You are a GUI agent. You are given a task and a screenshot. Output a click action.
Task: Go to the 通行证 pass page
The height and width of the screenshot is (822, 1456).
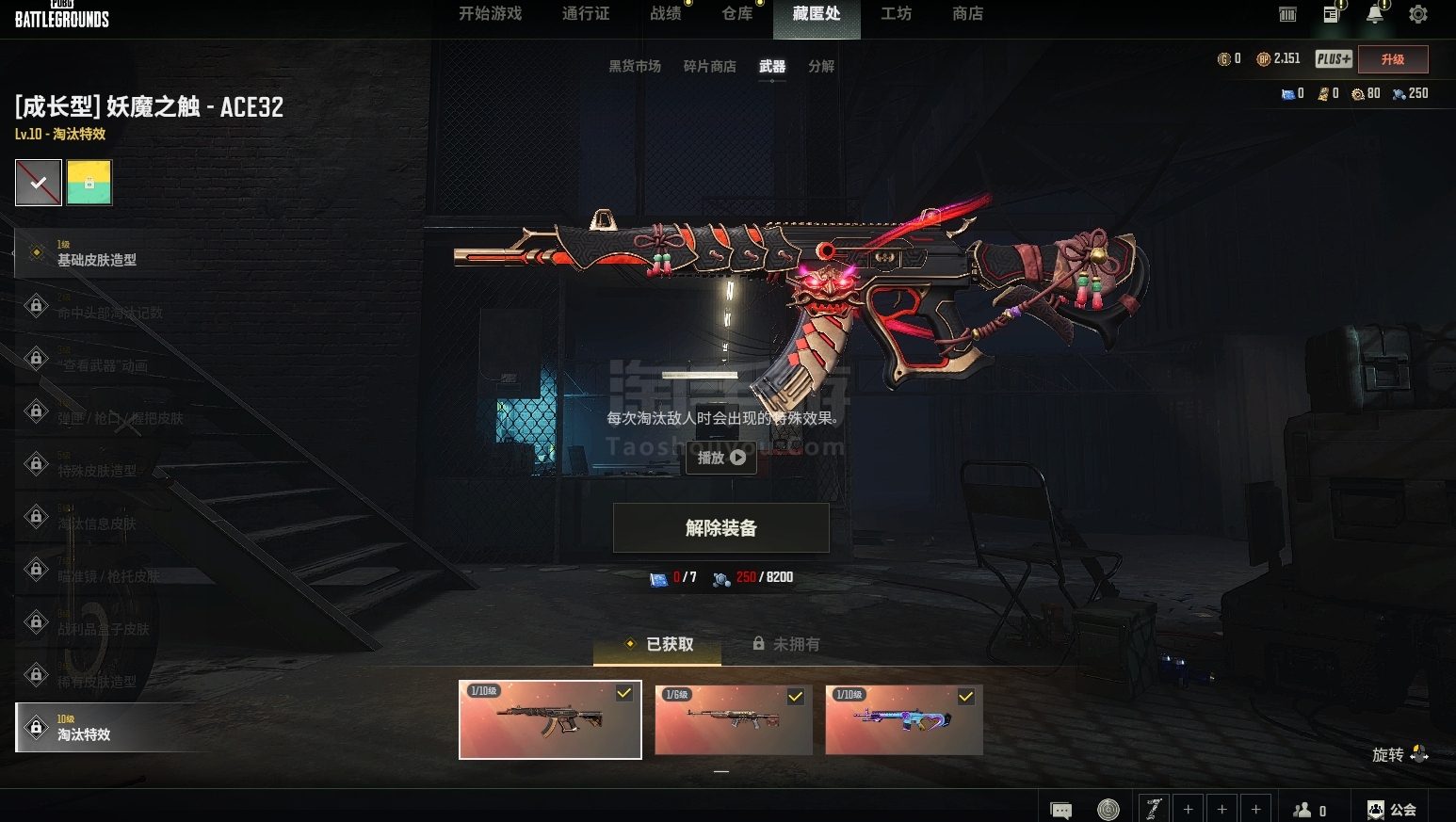[x=586, y=14]
